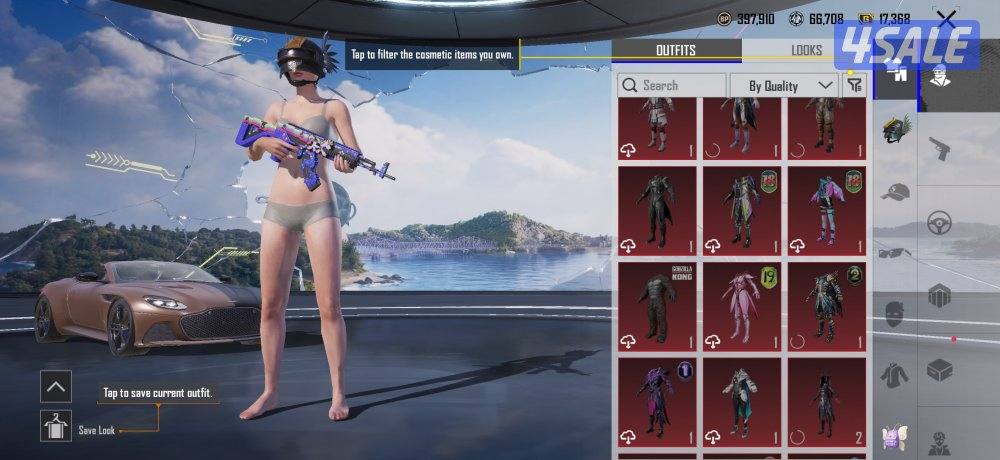The width and height of the screenshot is (1000, 460).
Task: Open the By Quality sort dropdown
Action: 783,86
